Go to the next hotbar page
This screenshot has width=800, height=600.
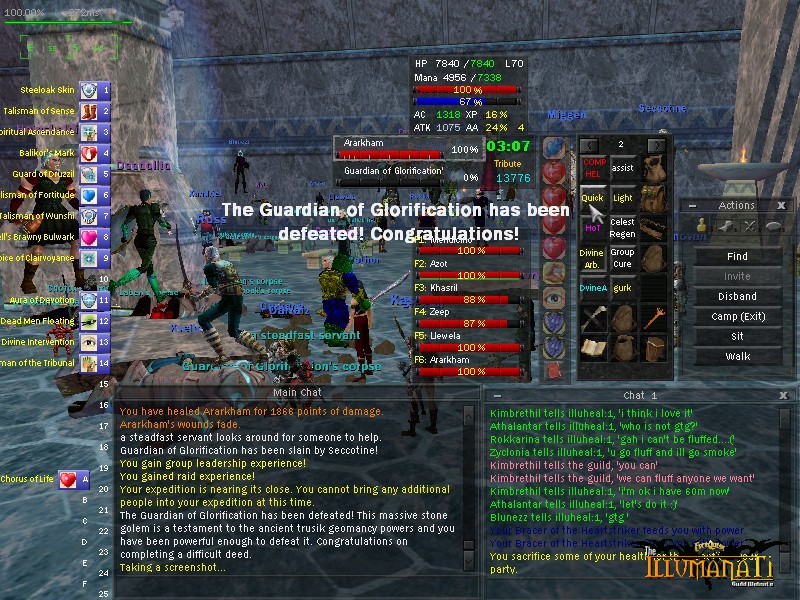pyautogui.click(x=656, y=145)
